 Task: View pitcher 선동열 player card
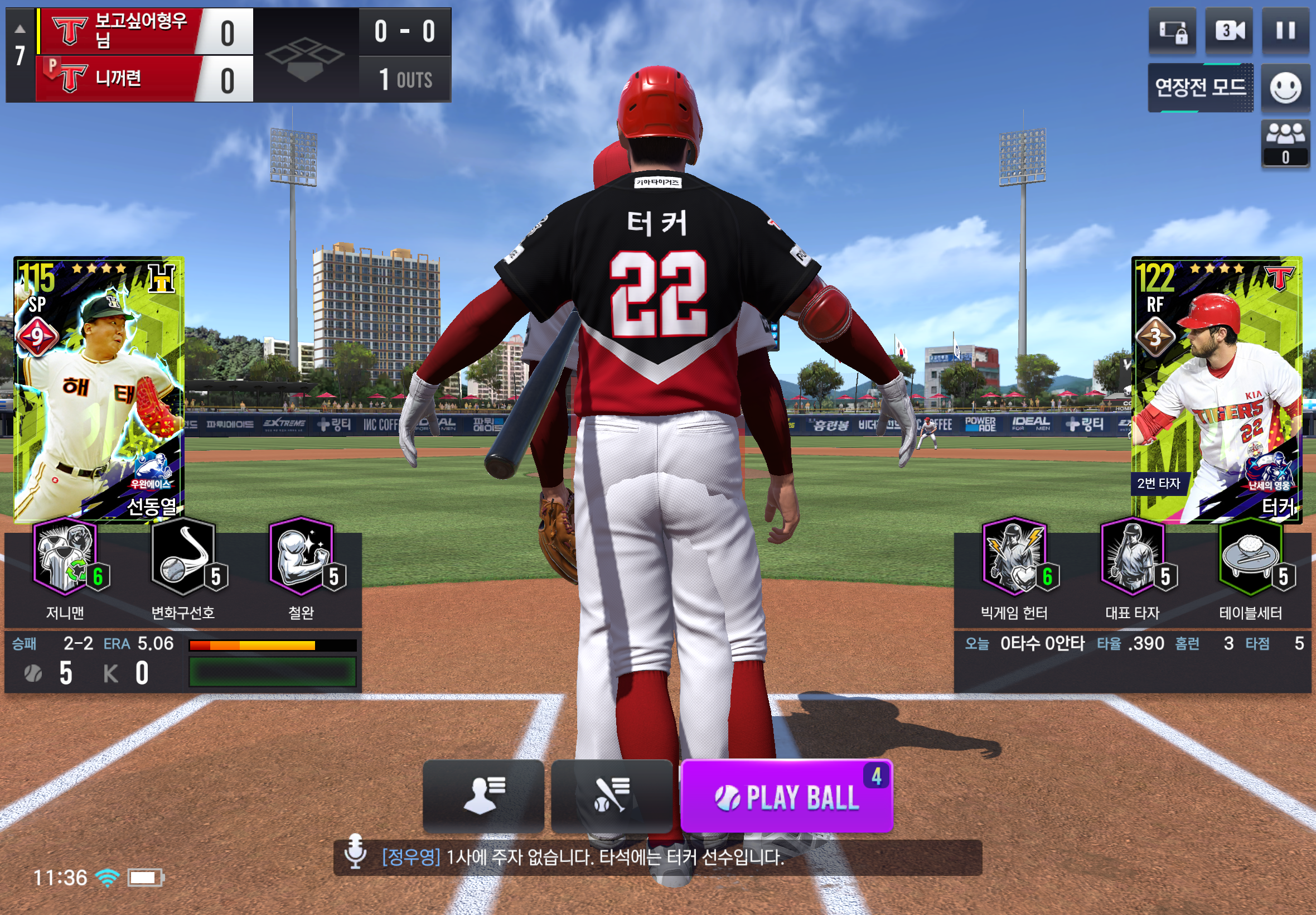pyautogui.click(x=99, y=389)
